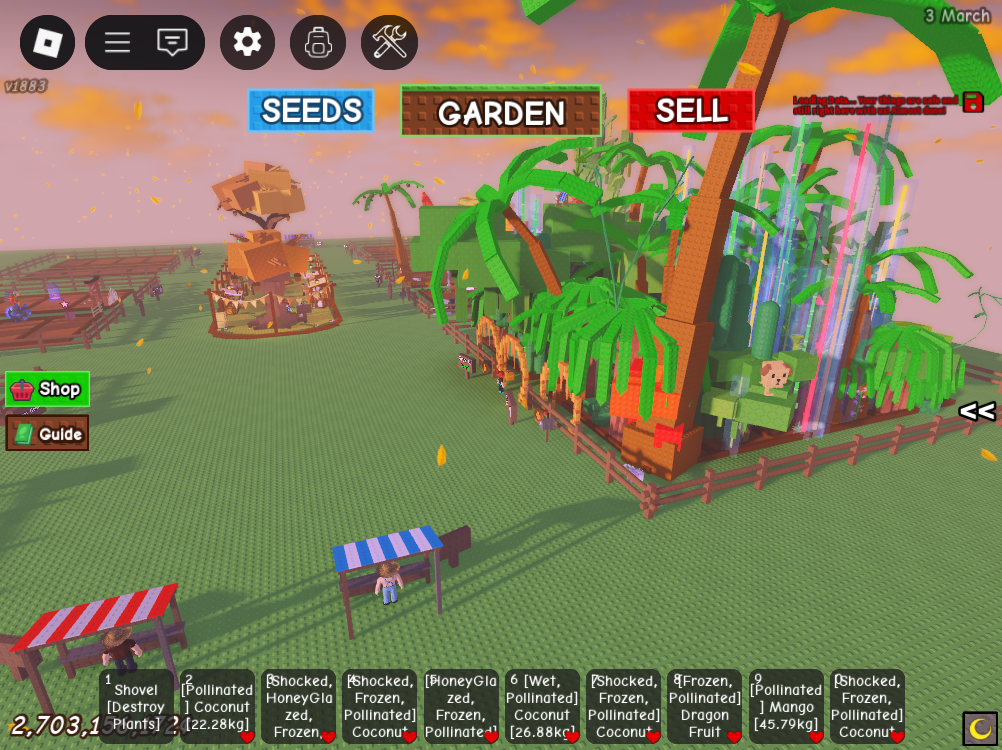Click the crescent moon icon

(x=980, y=728)
